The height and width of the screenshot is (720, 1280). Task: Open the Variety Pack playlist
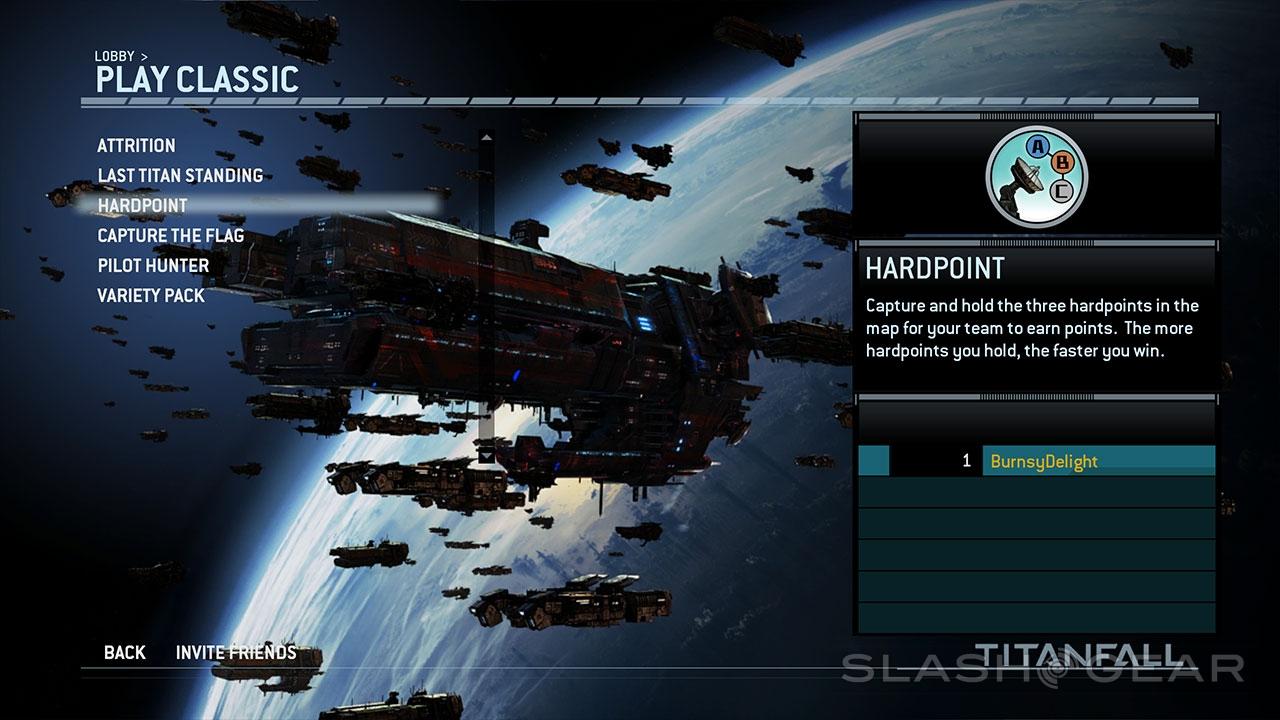point(151,296)
